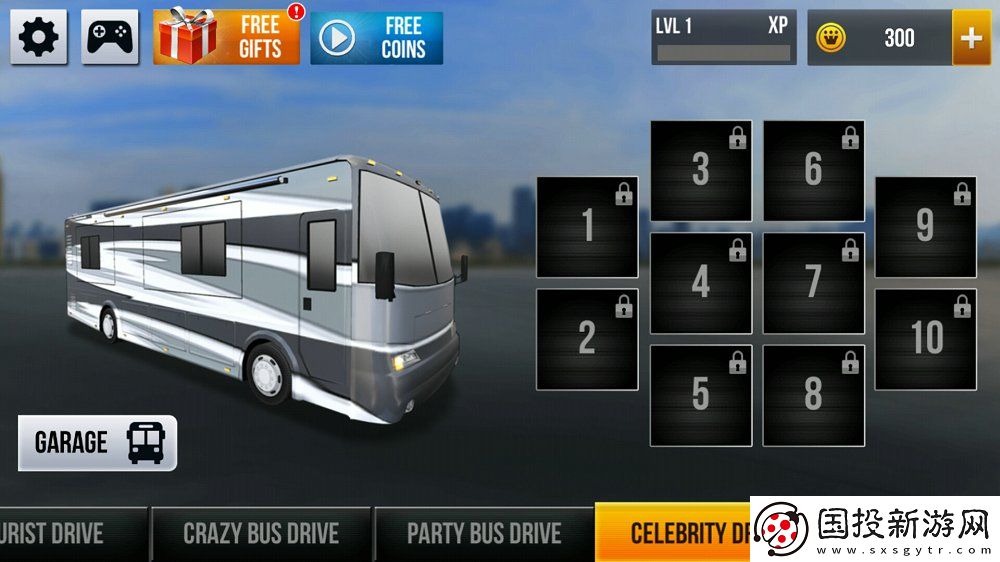Choose locked level 5 tile

[x=701, y=395]
